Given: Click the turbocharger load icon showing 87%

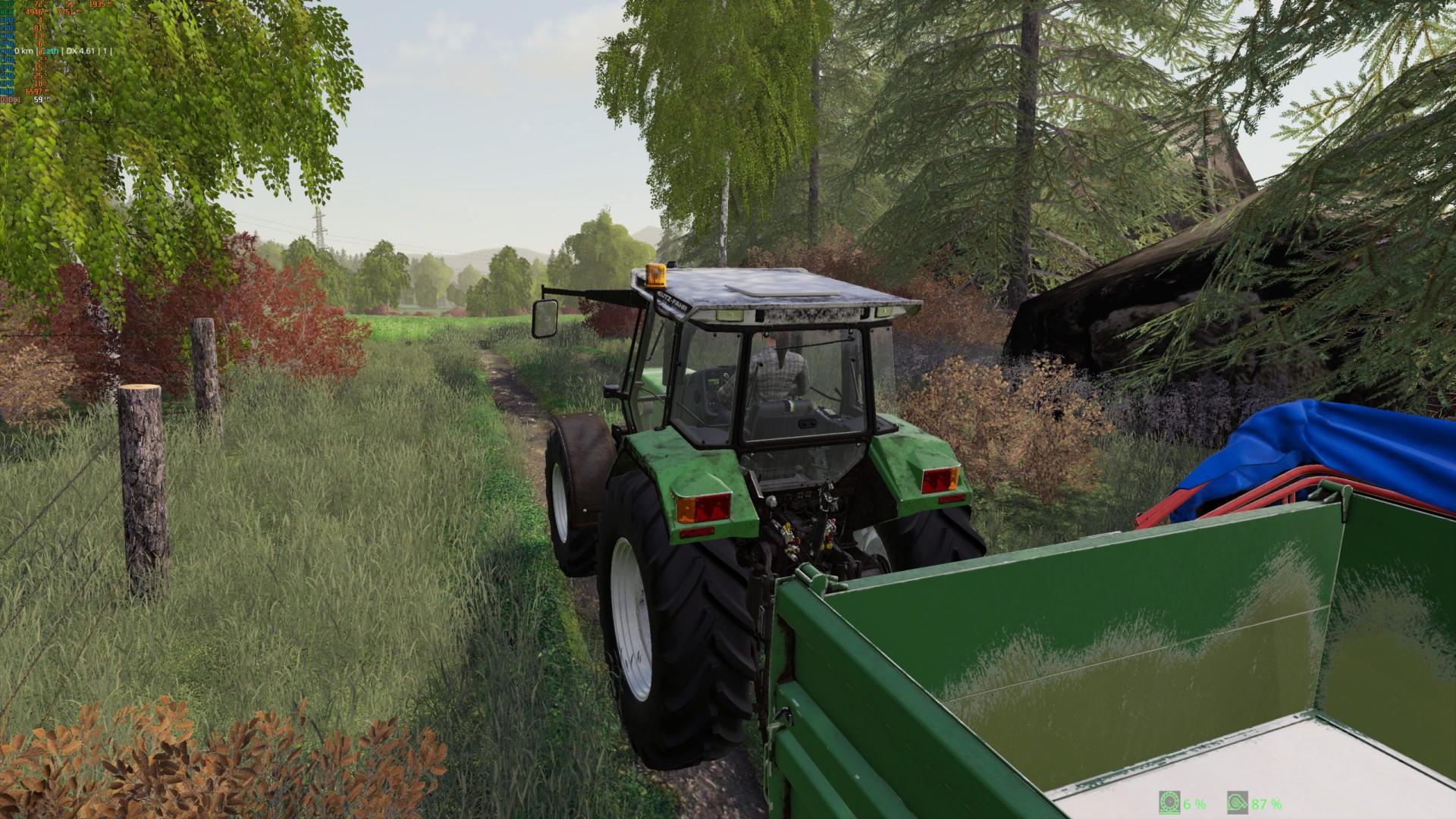Looking at the screenshot, I should click(1237, 802).
